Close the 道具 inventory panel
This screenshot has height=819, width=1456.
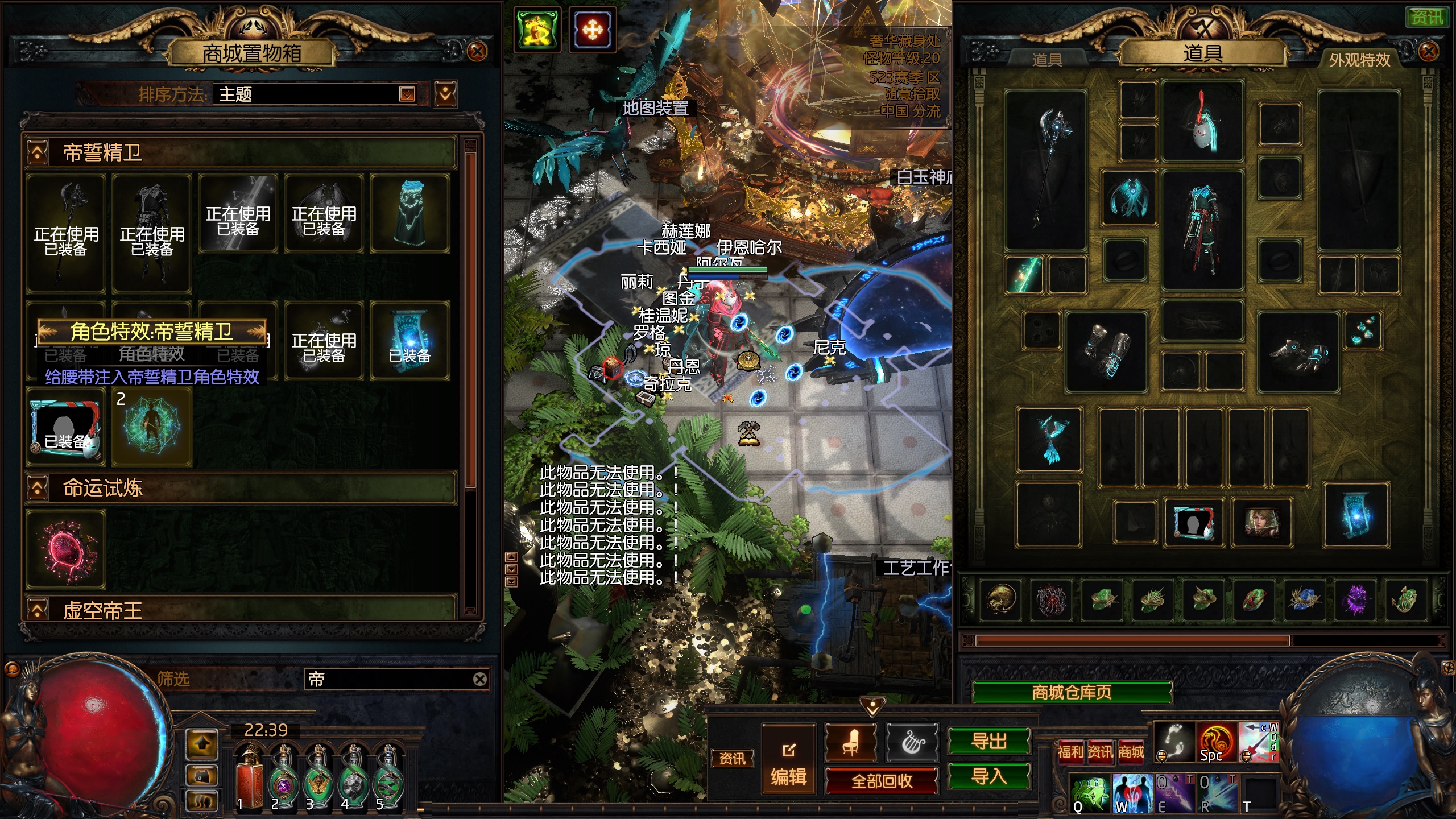point(1428,52)
